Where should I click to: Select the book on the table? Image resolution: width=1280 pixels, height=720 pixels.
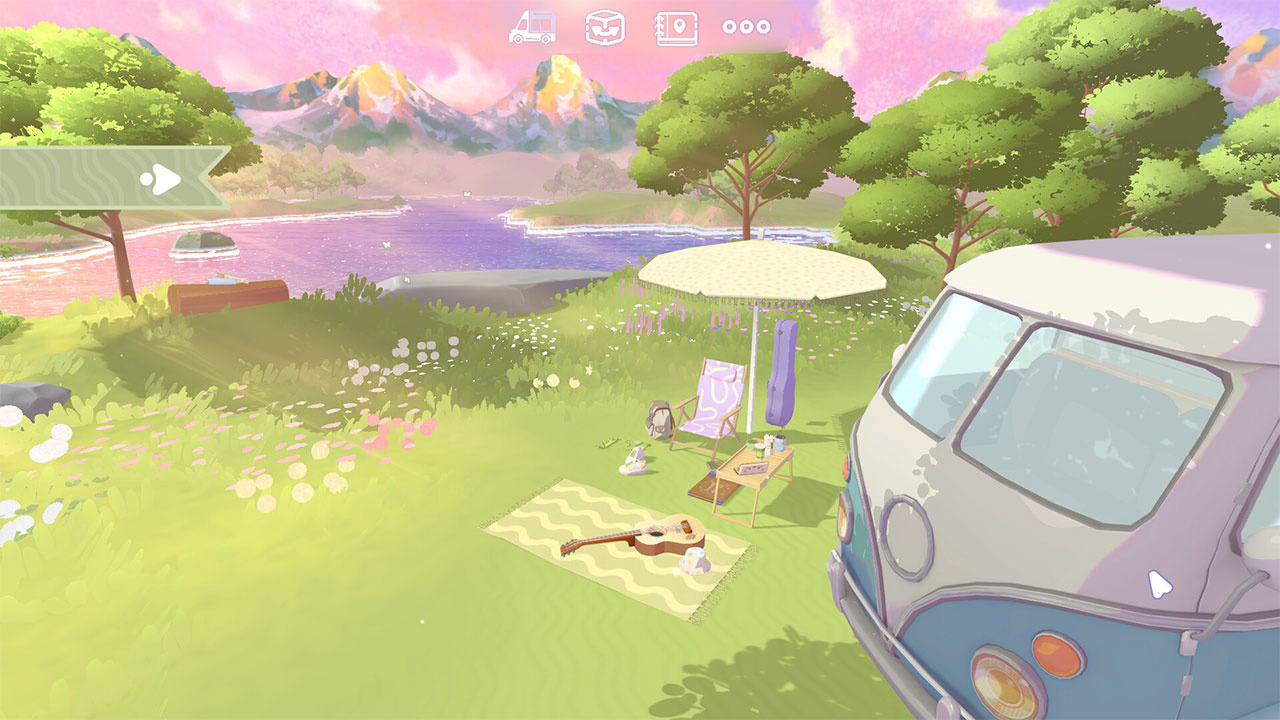752,468
